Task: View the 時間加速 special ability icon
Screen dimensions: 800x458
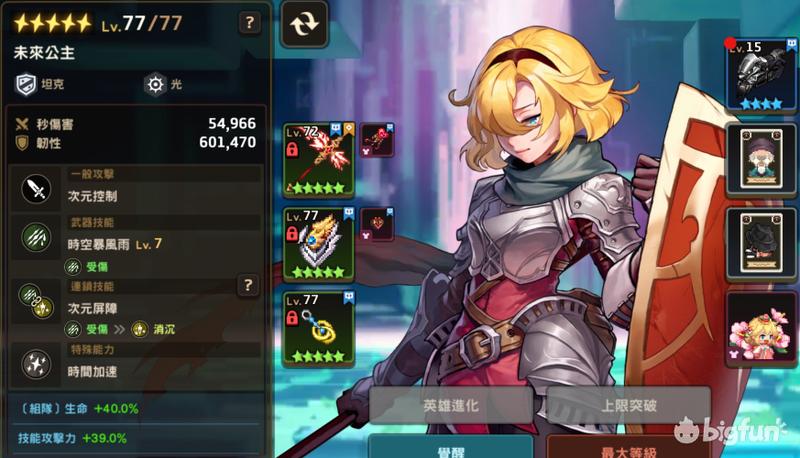Action: click(x=37, y=362)
